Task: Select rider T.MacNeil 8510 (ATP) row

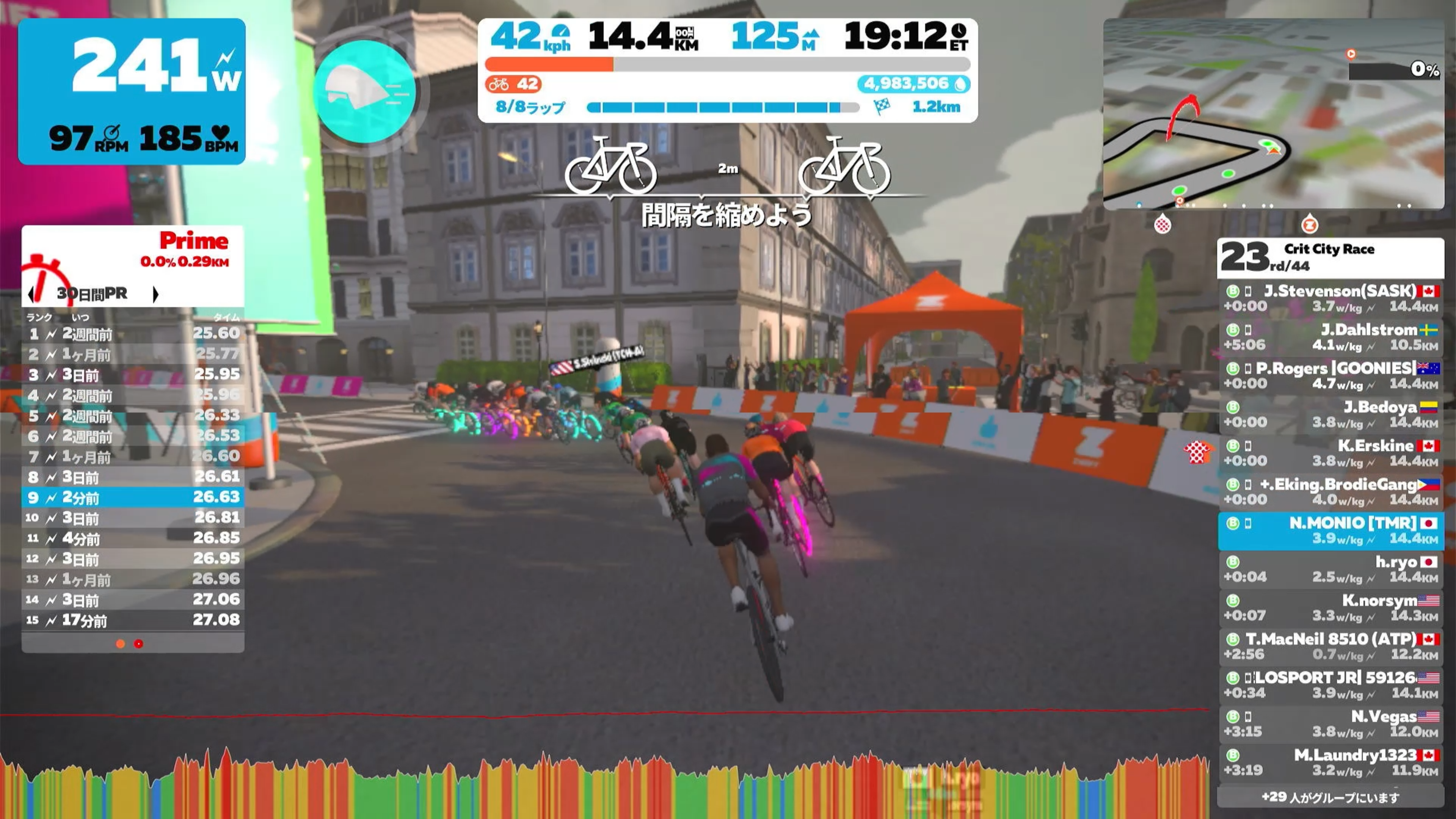Action: point(1330,646)
